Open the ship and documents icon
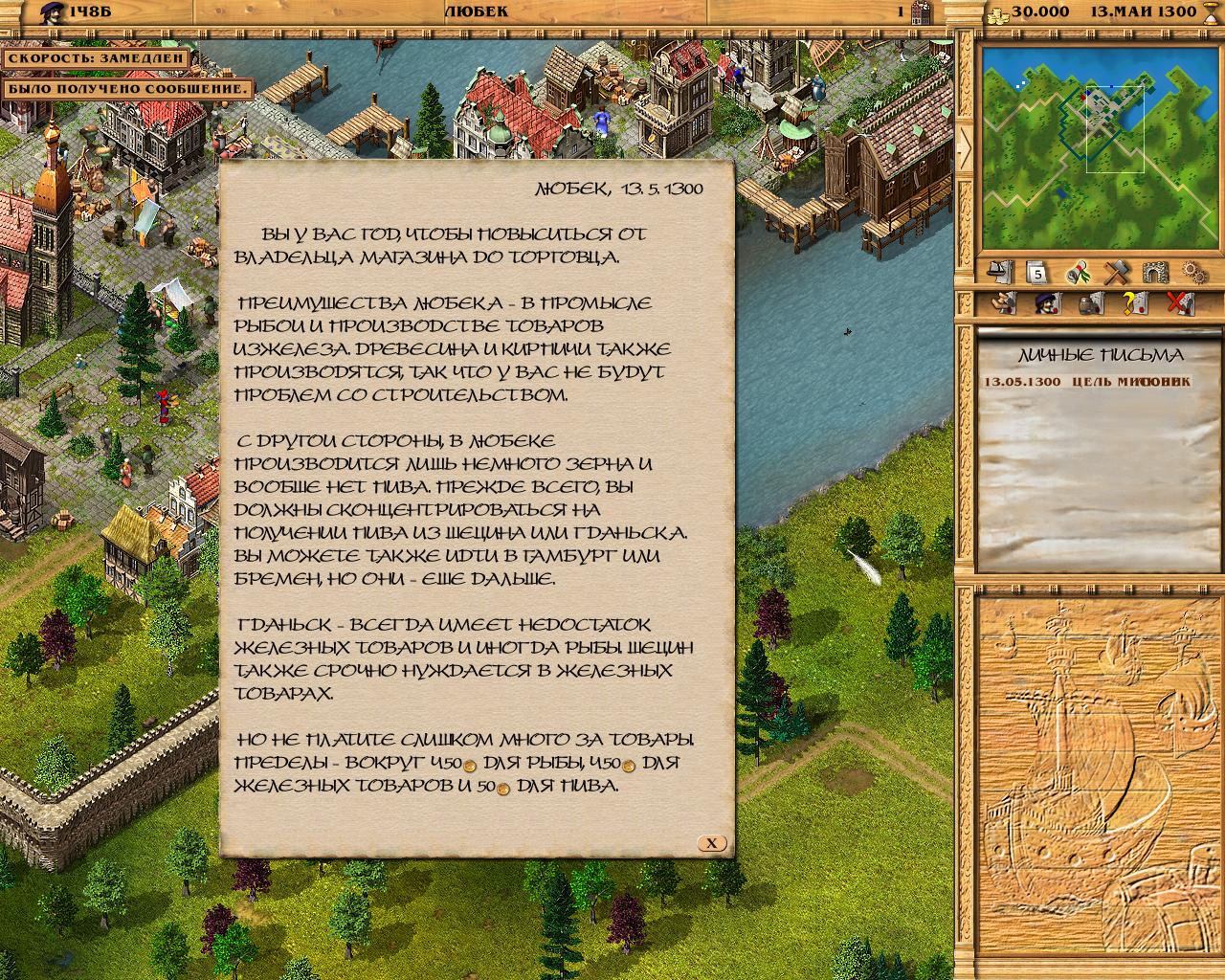 1000,273
